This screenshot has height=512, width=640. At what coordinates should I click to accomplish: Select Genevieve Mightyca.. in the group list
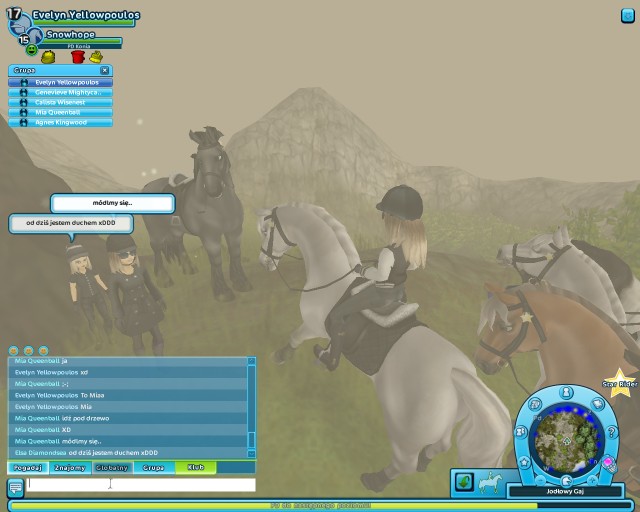68,92
